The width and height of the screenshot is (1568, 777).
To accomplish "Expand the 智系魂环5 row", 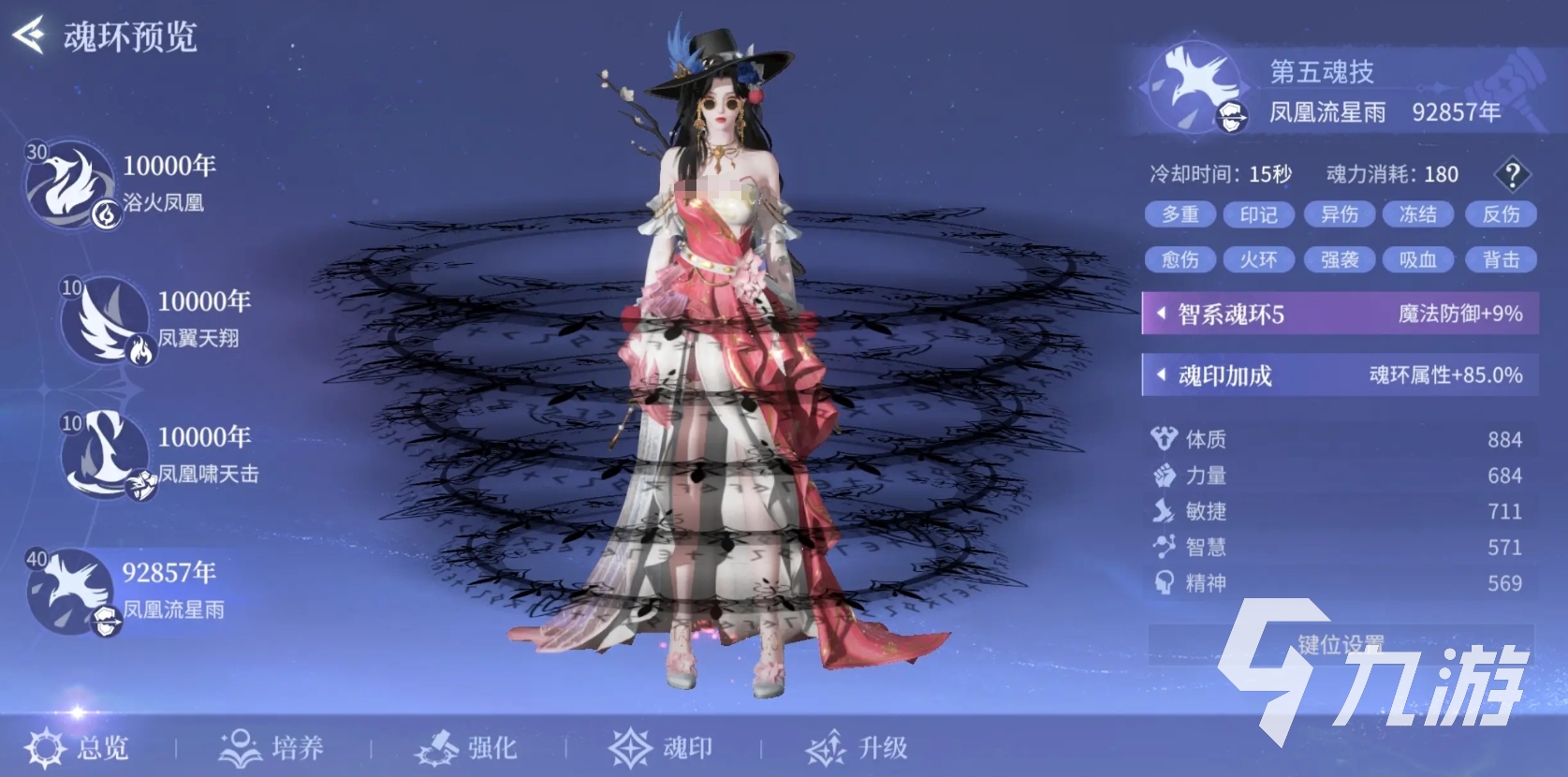I will click(1339, 314).
